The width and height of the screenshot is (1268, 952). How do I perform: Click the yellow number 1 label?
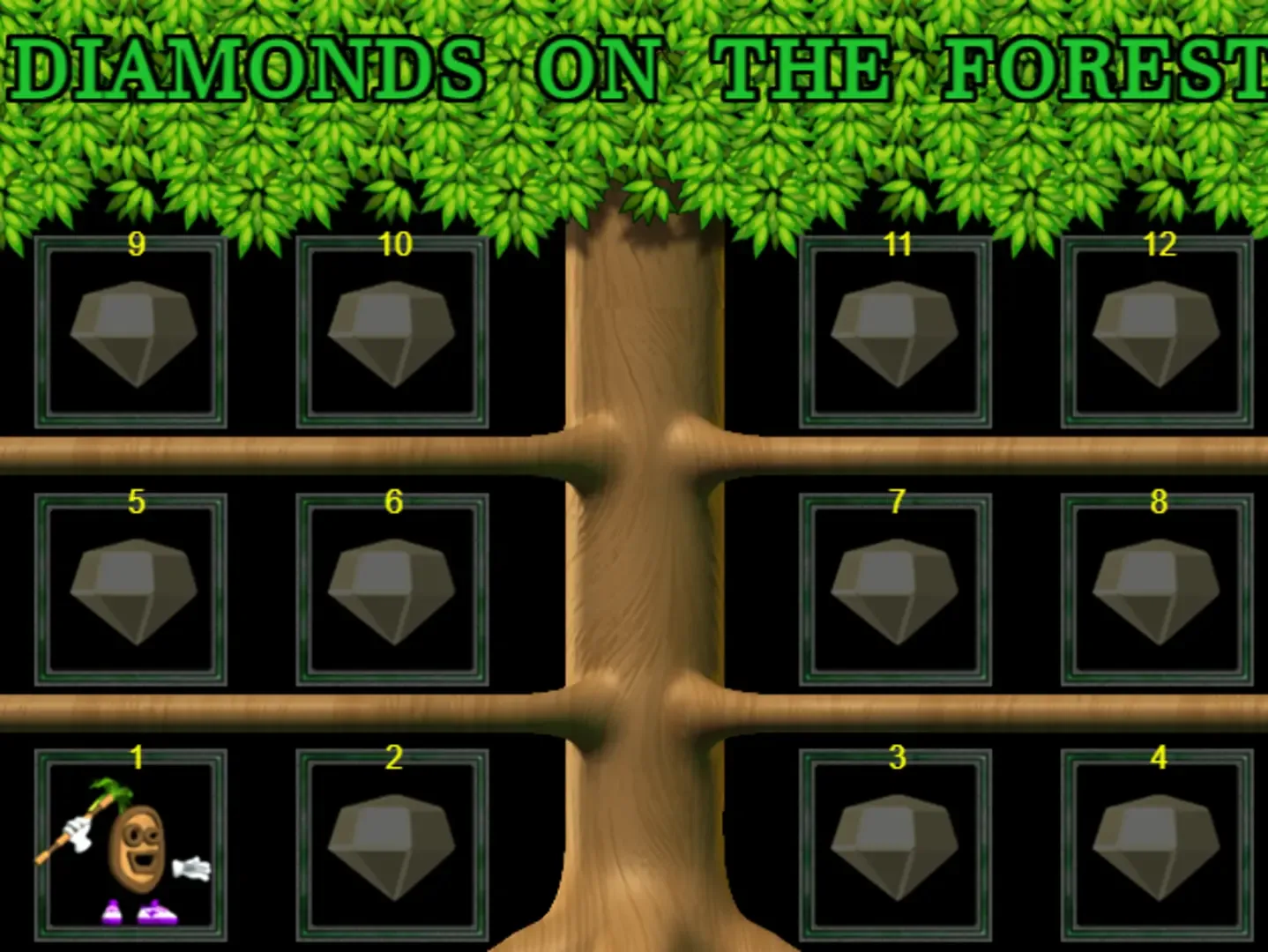pos(137,757)
